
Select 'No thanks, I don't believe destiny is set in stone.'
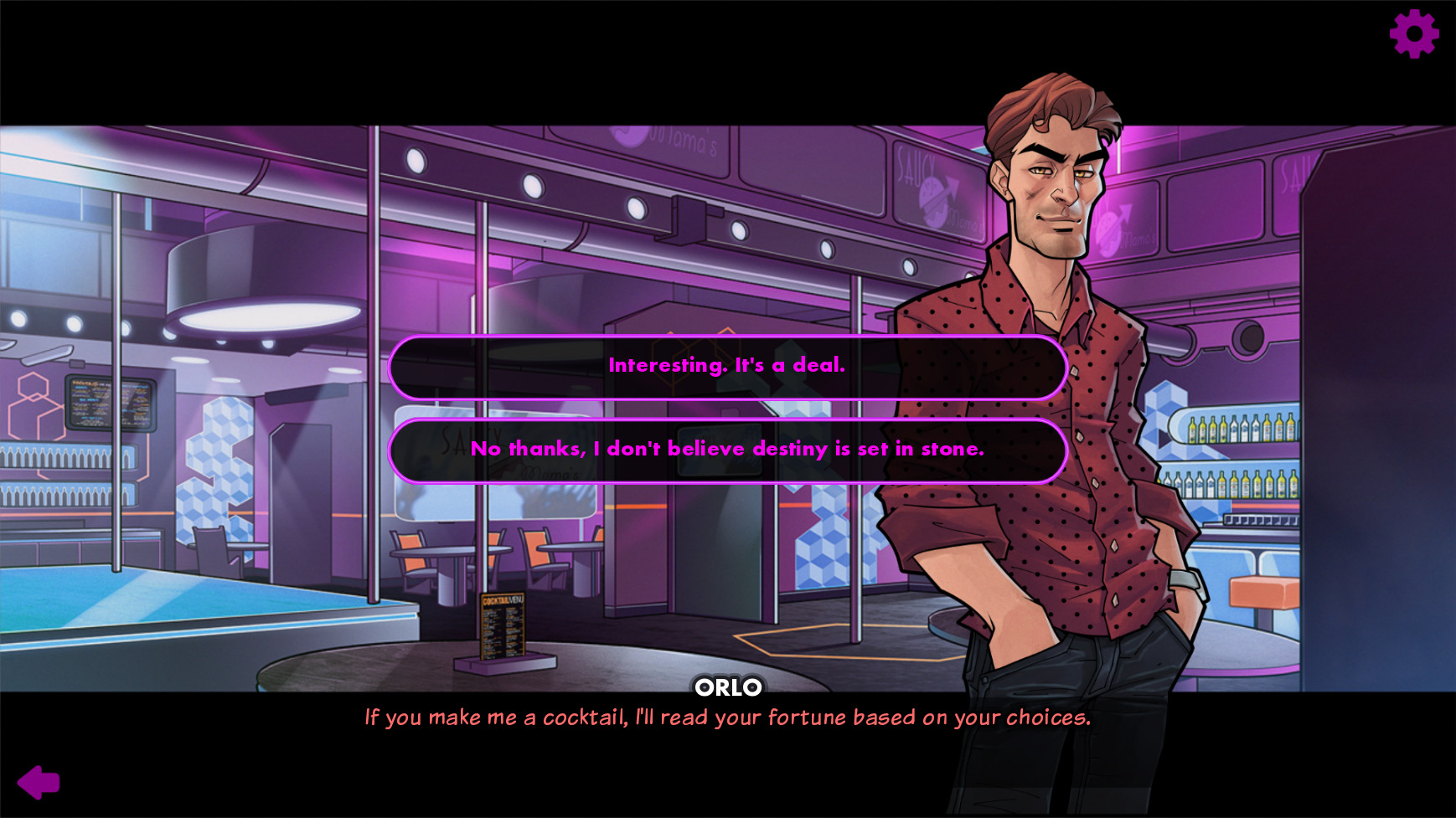[727, 450]
